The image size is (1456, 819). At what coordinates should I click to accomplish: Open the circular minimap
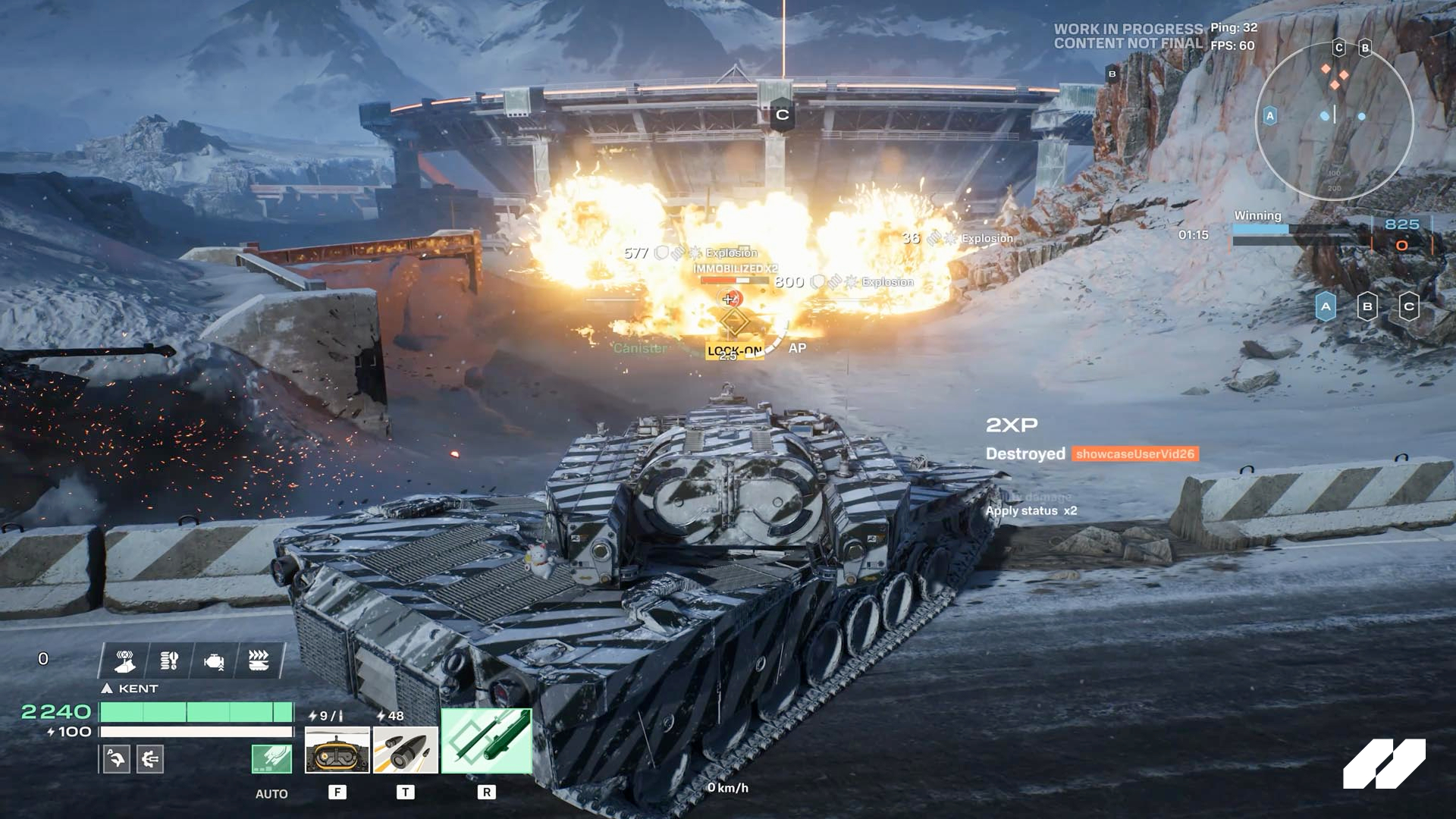pos(1334,121)
